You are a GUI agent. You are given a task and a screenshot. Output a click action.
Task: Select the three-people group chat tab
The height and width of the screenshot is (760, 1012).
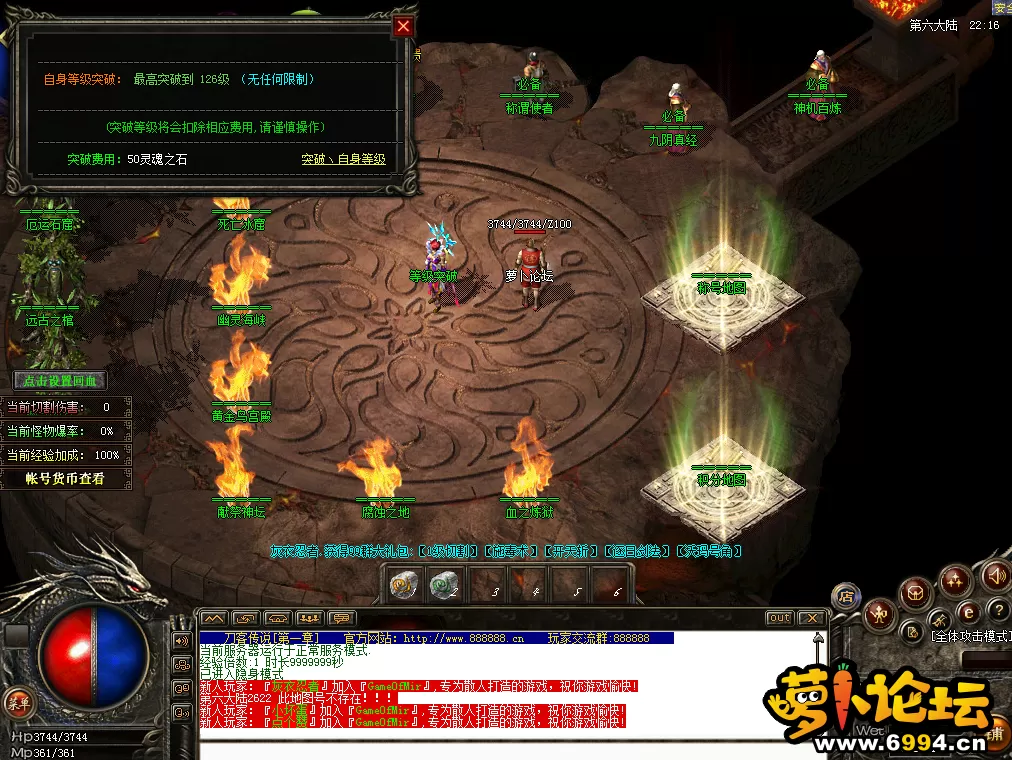point(310,618)
